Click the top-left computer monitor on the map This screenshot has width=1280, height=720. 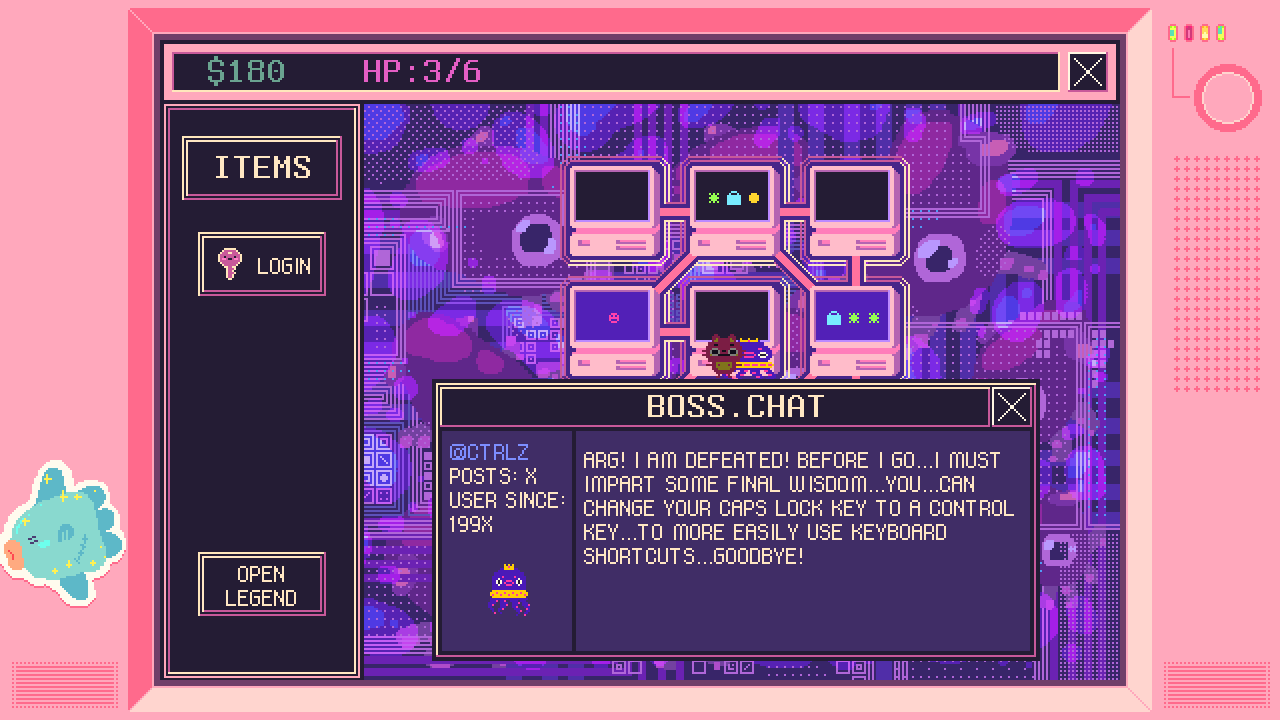[612, 198]
